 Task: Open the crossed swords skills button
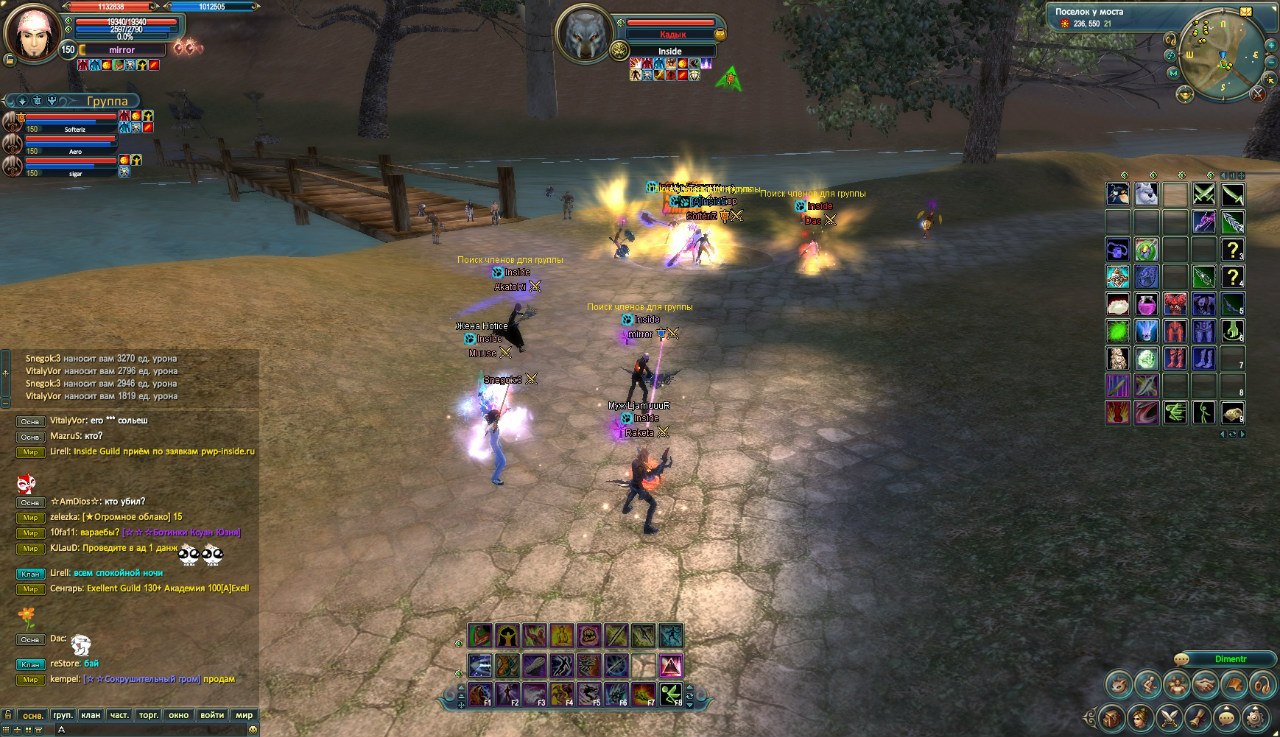click(1169, 718)
